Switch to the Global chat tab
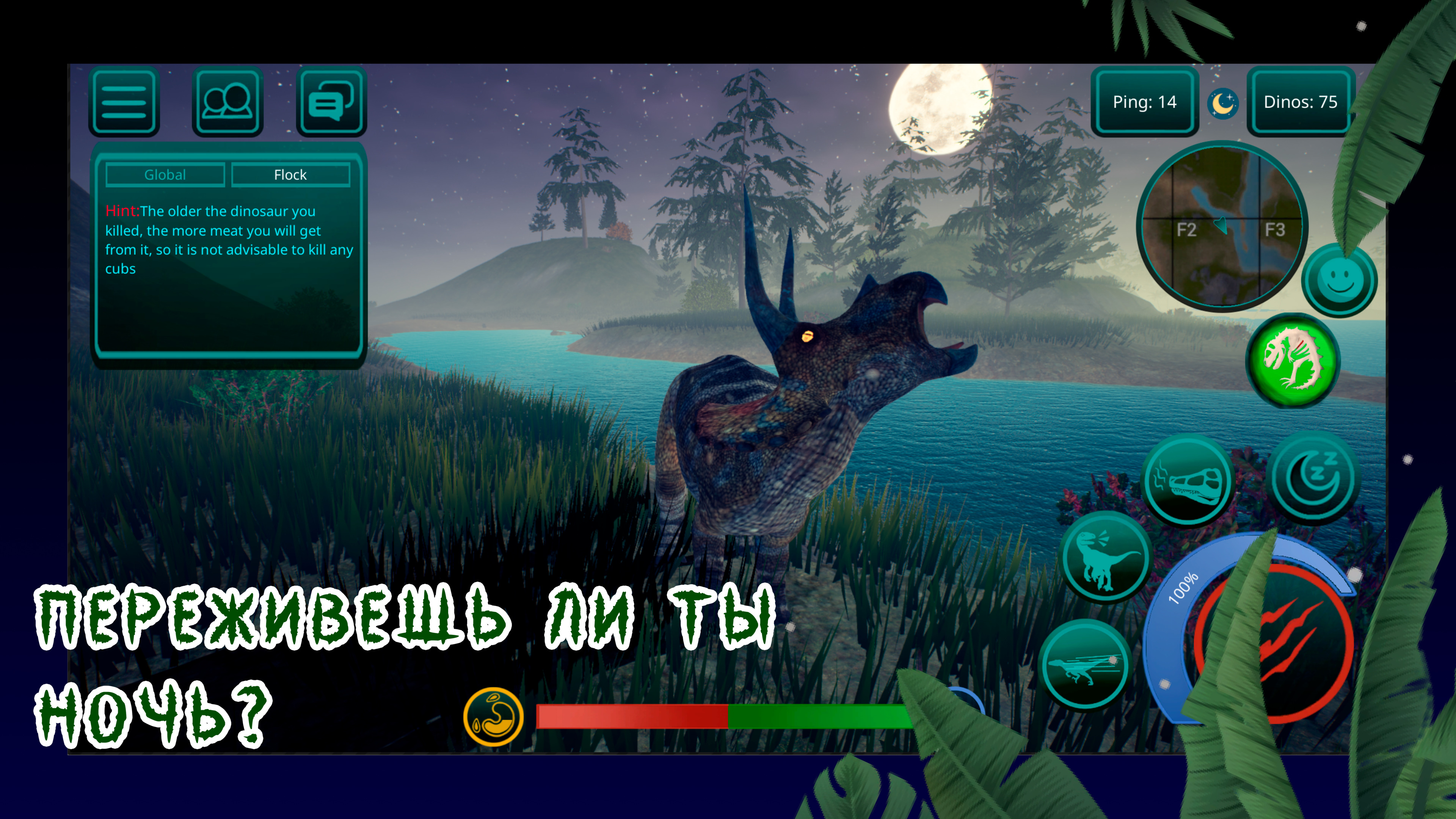 point(166,175)
